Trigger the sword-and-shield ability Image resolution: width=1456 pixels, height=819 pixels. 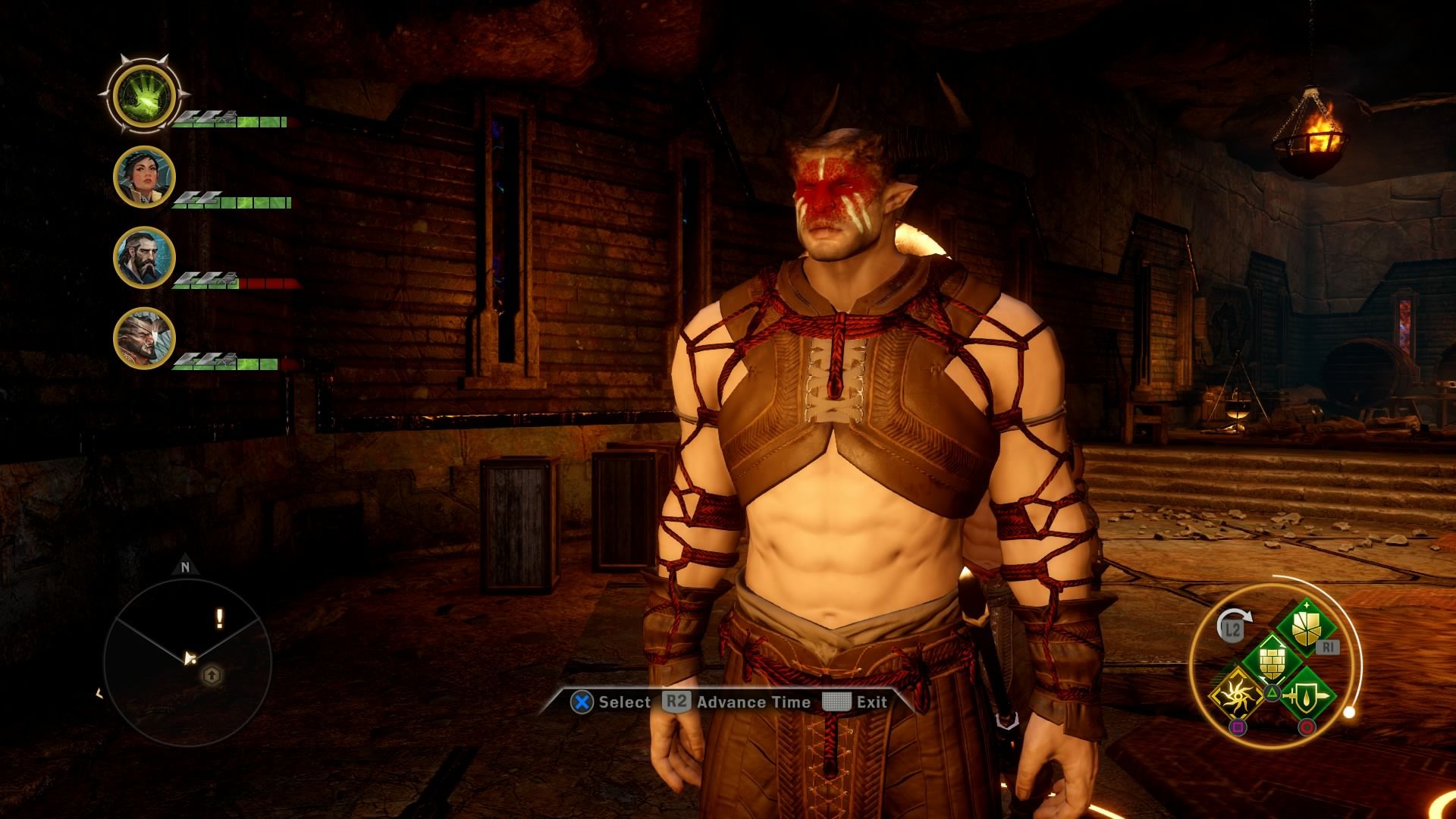tap(1306, 694)
